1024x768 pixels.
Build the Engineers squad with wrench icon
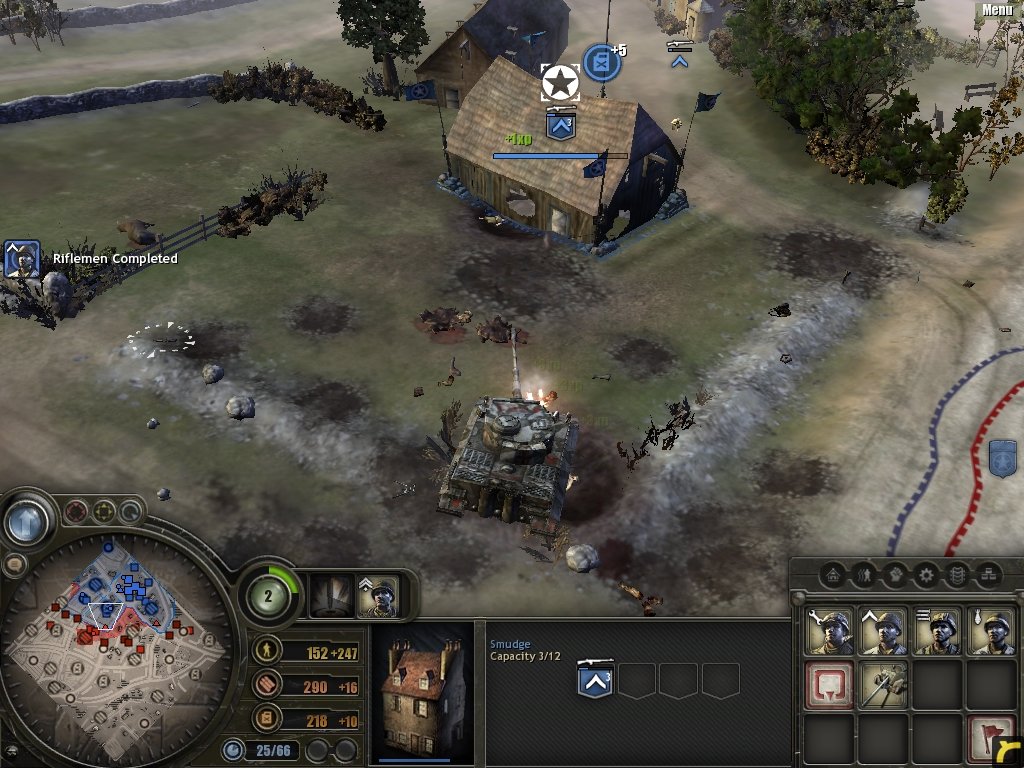[829, 631]
